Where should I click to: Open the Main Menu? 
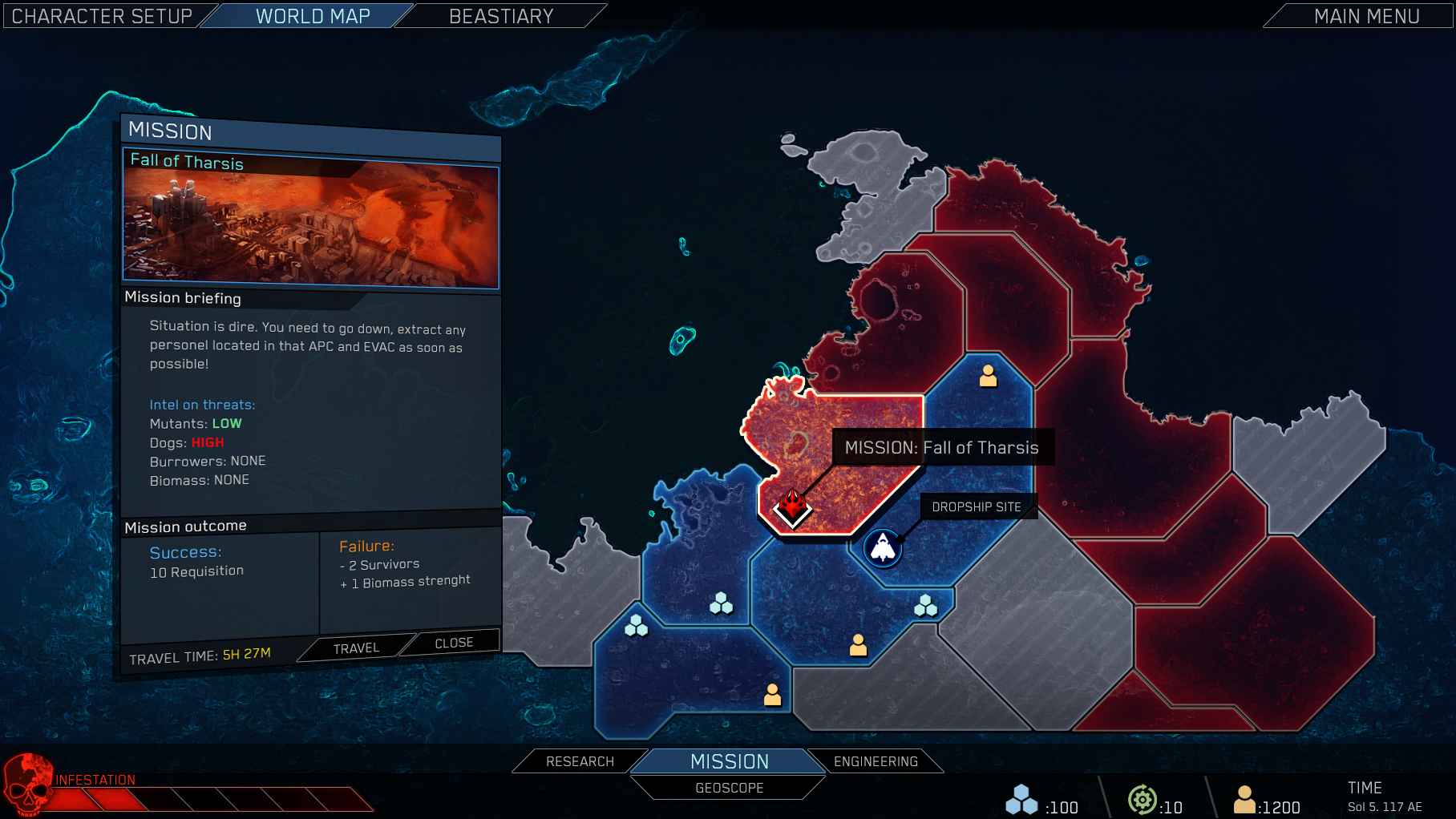1366,15
